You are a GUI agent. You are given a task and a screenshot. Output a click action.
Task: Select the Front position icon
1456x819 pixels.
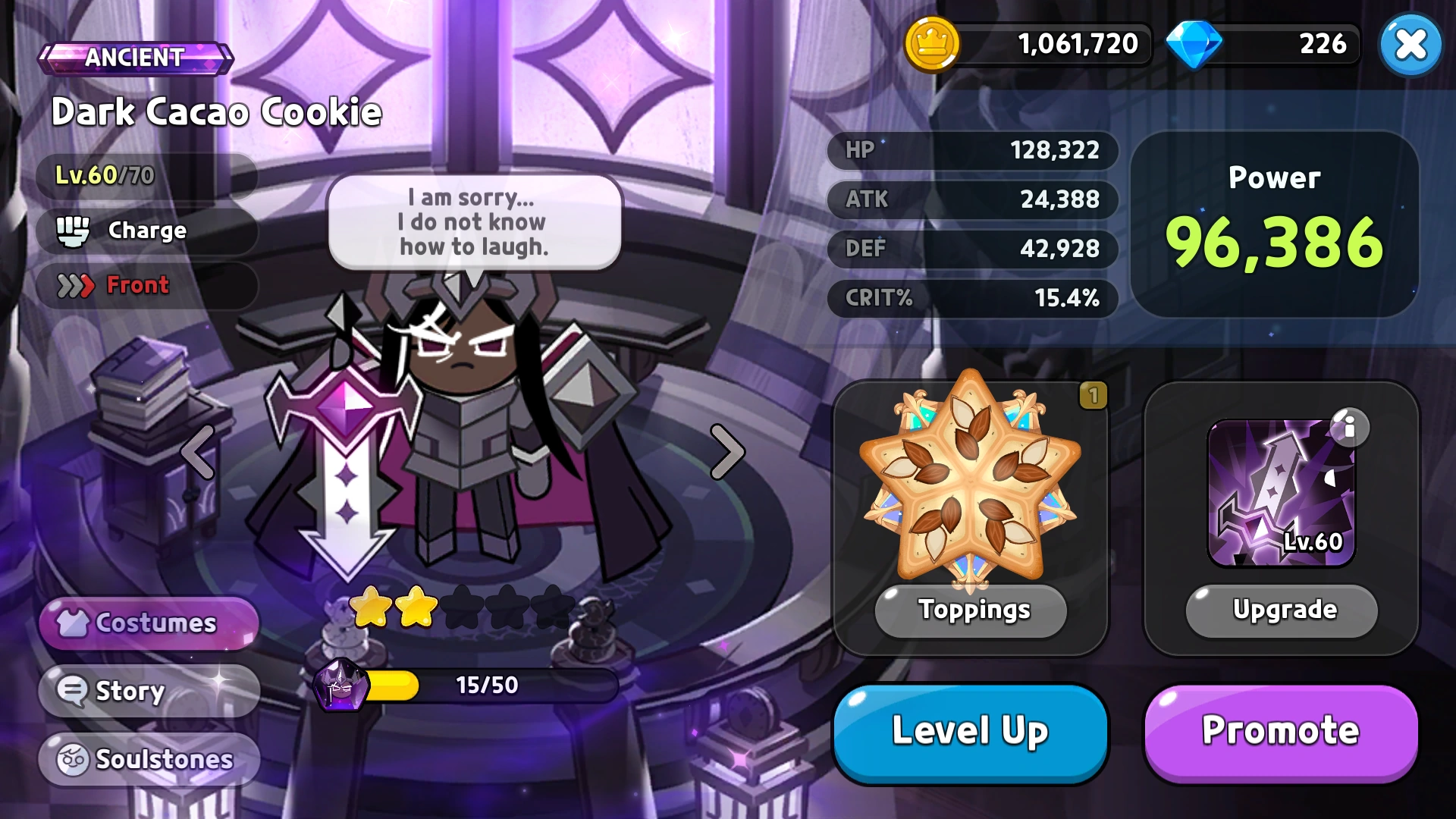[74, 286]
